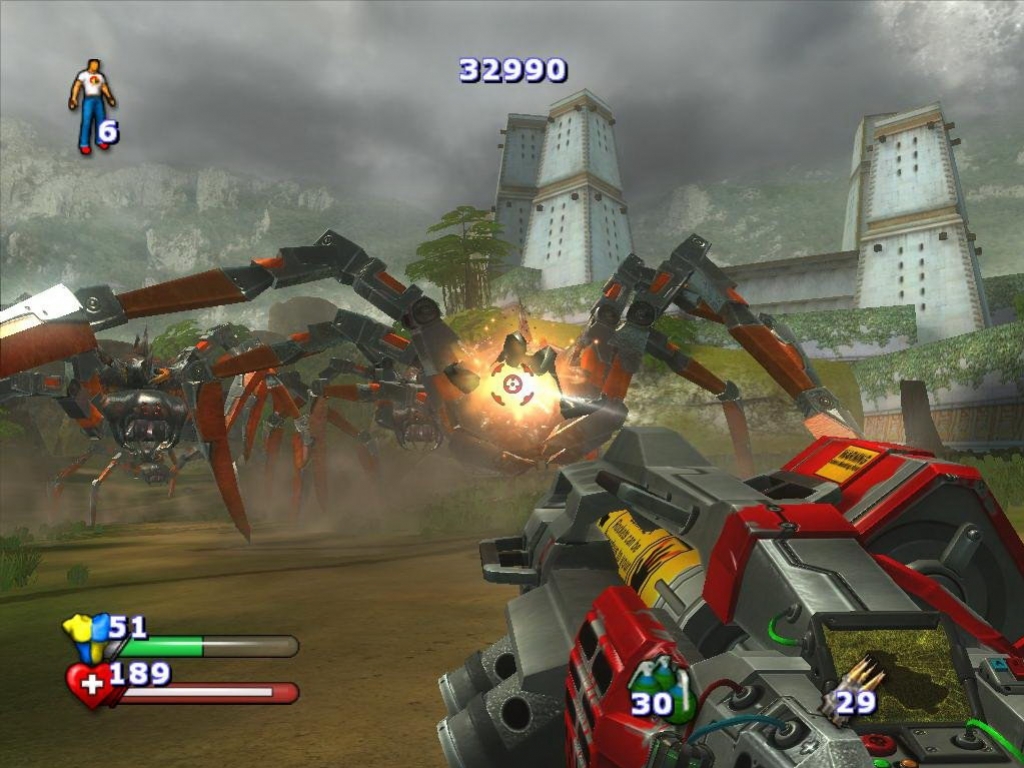Click the Sam lives icon
1024x768 pixels.
point(91,105)
